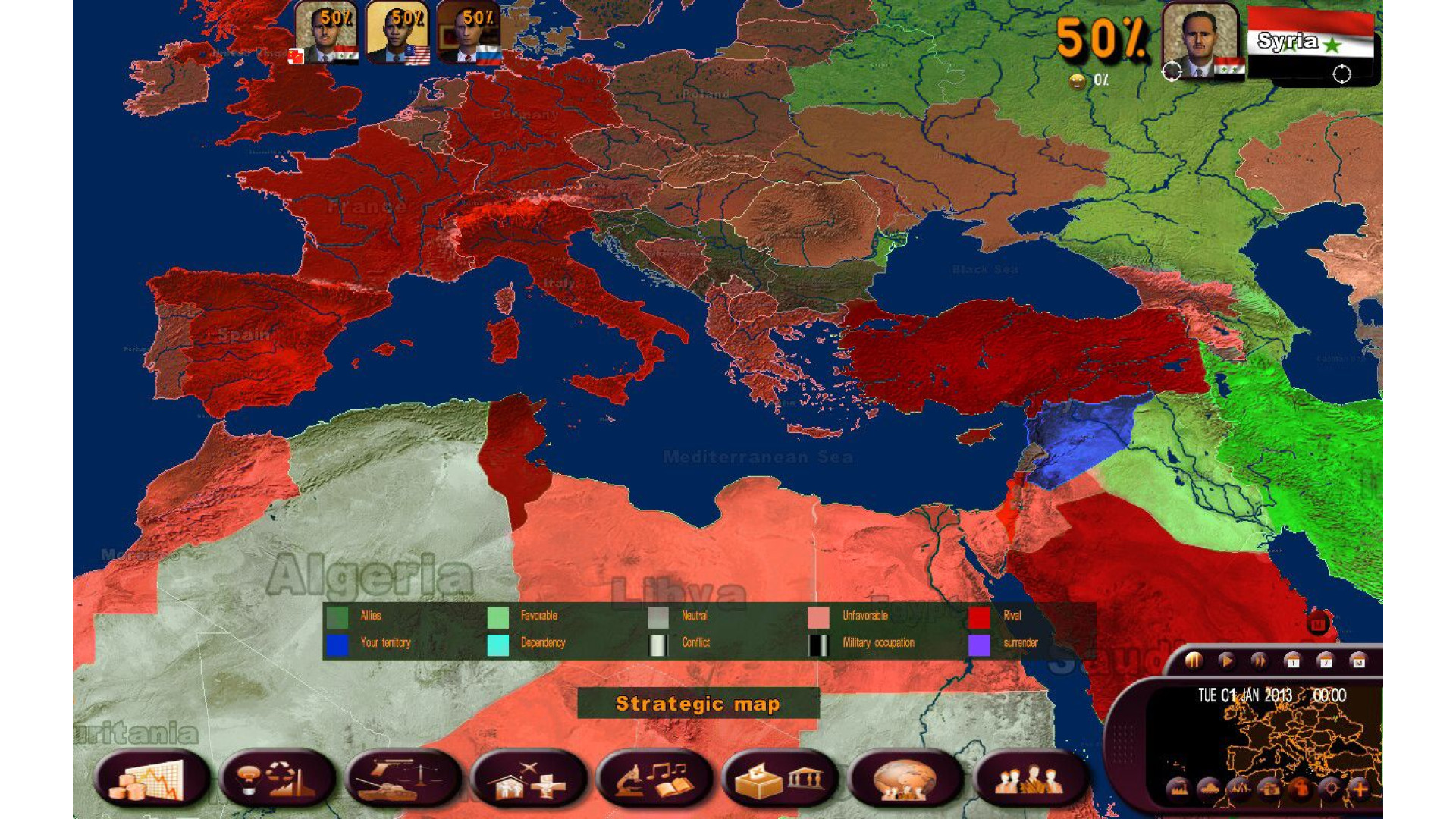The height and width of the screenshot is (819, 1456).
Task: Skip ahead seven days with calendar button
Action: tap(1326, 661)
